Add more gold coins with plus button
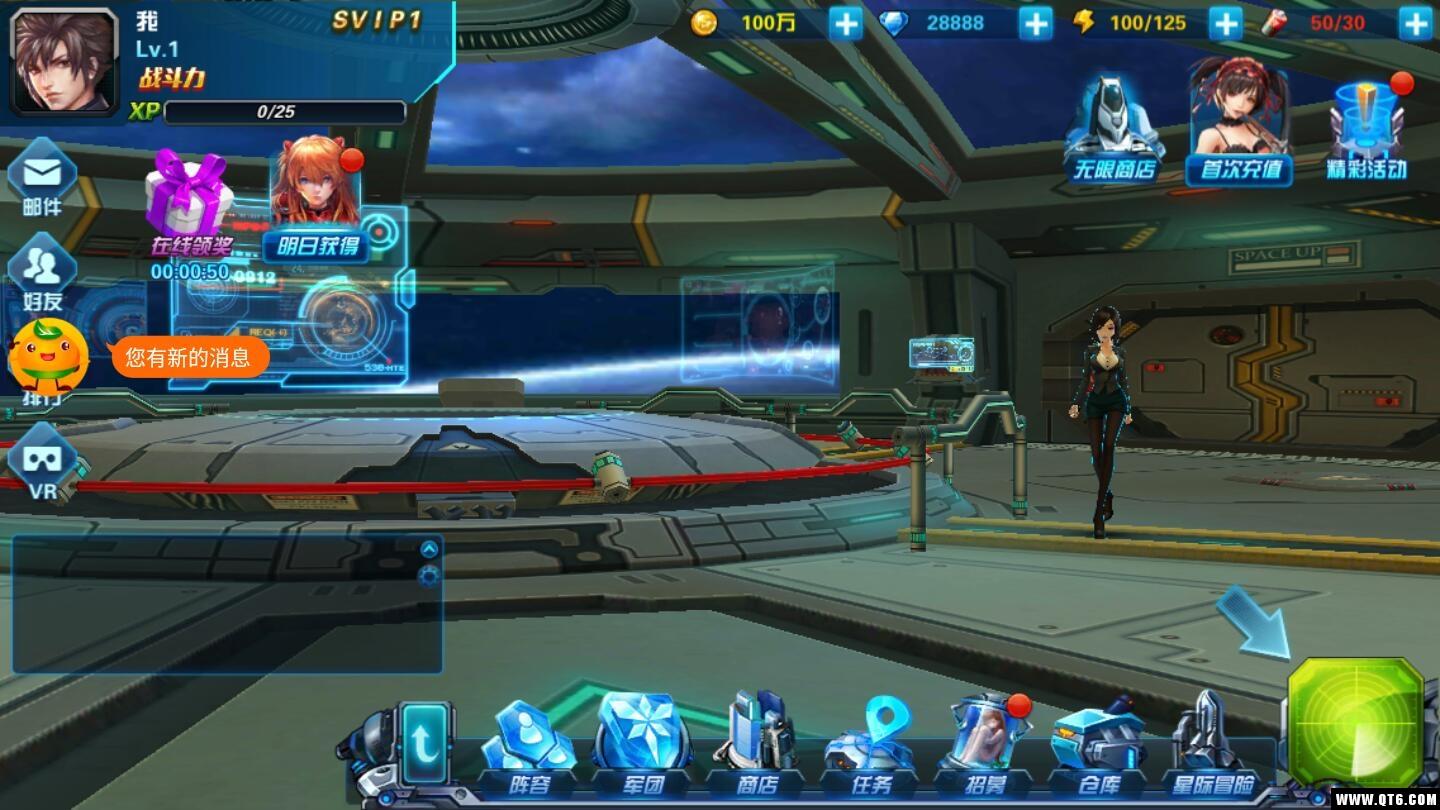The width and height of the screenshot is (1440, 810). 845,23
